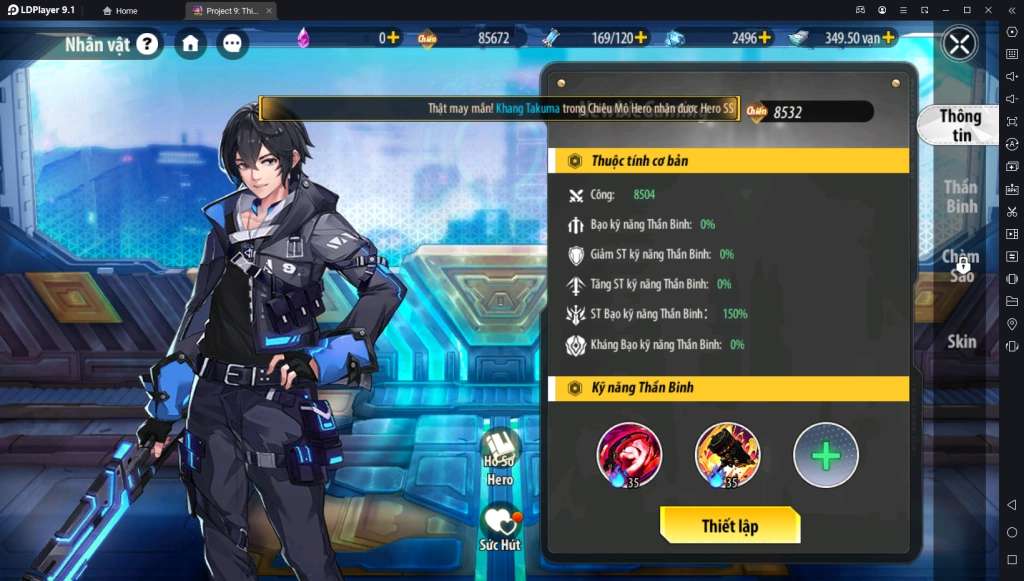The height and width of the screenshot is (581, 1024).
Task: Add more purple gem currency
Action: click(393, 38)
